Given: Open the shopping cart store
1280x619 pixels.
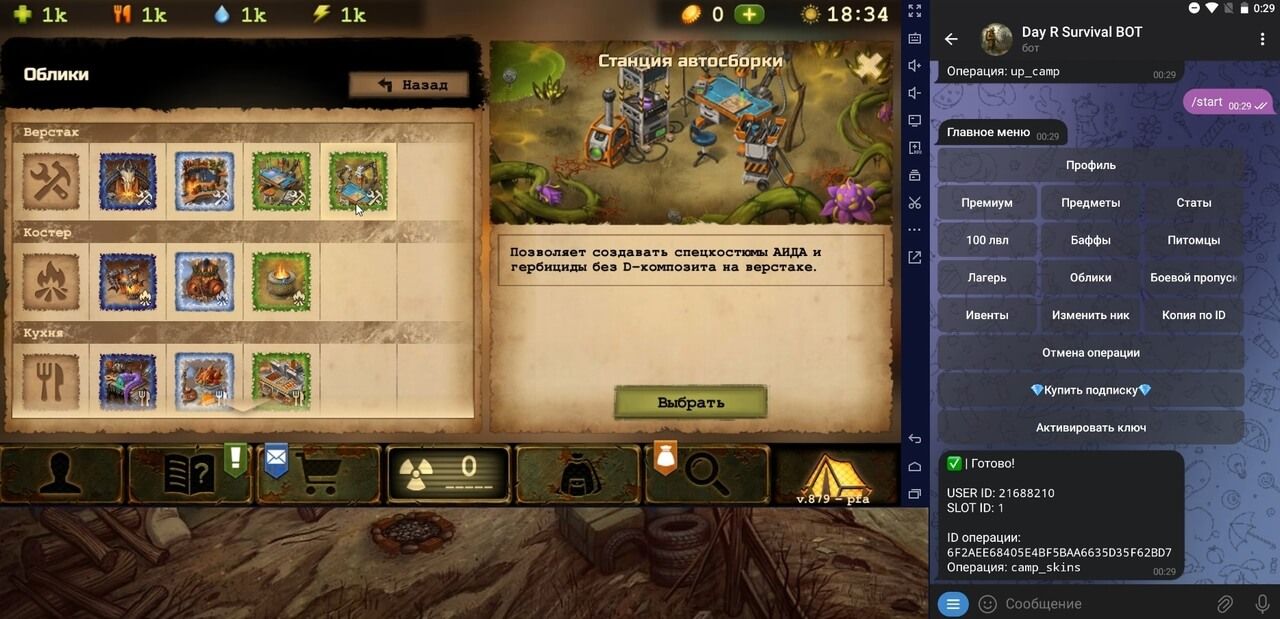Looking at the screenshot, I should 318,475.
